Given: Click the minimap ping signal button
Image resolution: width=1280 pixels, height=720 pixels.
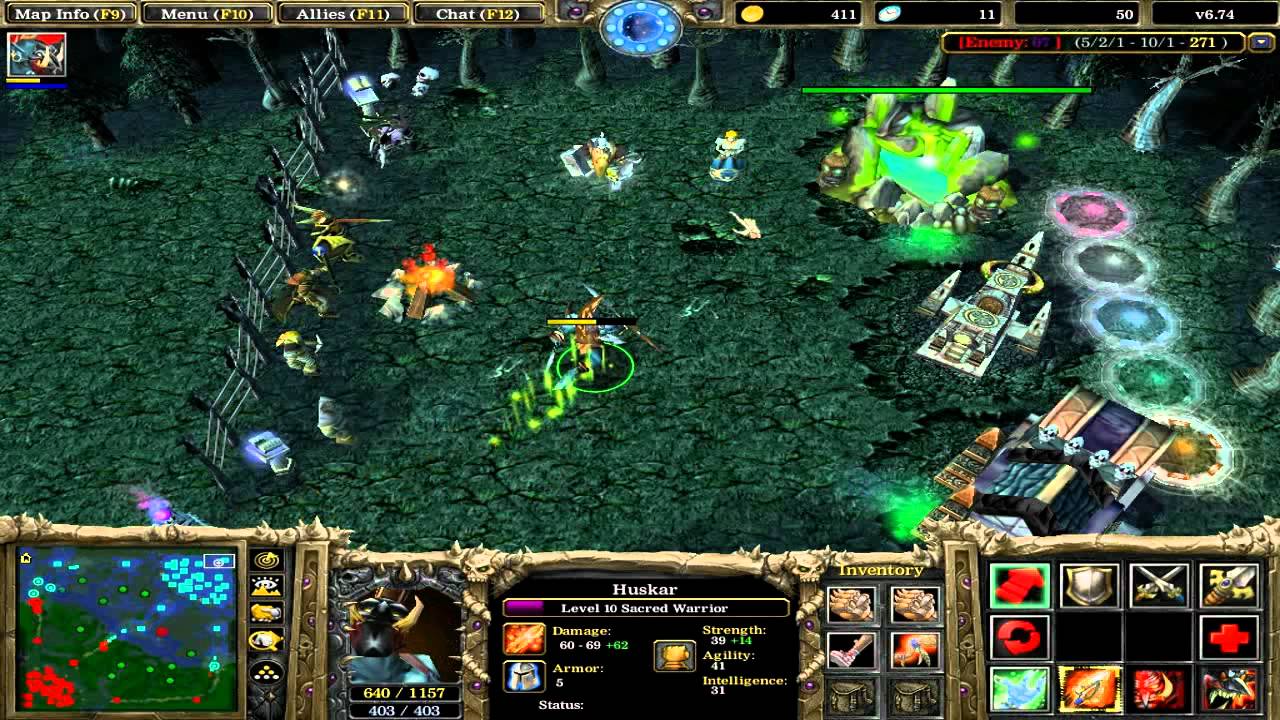Looking at the screenshot, I should pos(266,562).
